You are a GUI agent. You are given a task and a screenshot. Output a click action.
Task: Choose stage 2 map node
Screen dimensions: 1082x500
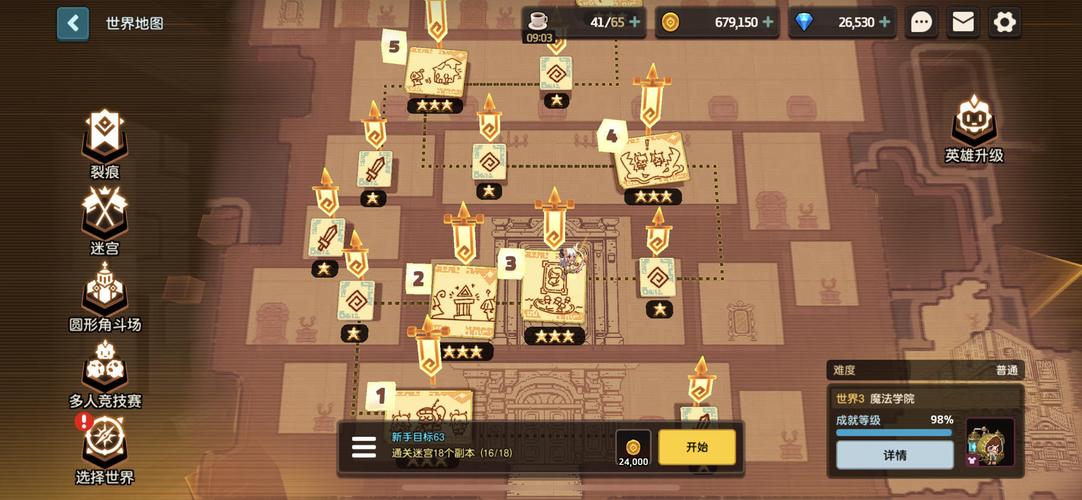click(x=463, y=300)
